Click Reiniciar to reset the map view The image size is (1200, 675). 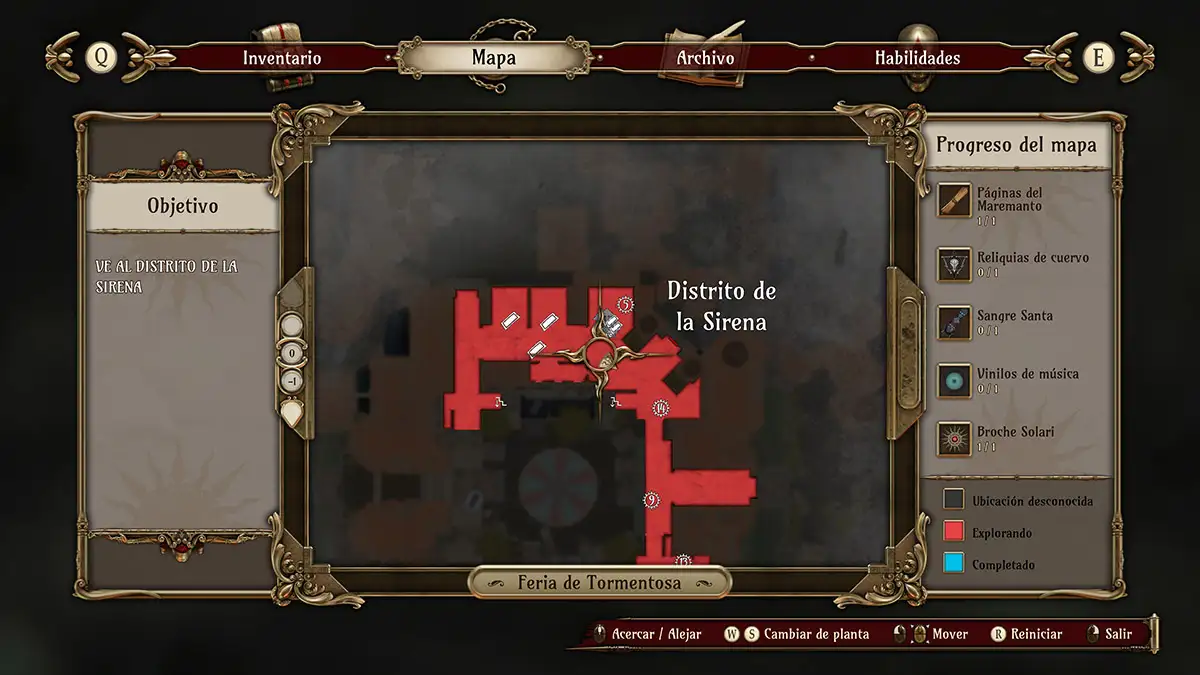click(x=1036, y=634)
